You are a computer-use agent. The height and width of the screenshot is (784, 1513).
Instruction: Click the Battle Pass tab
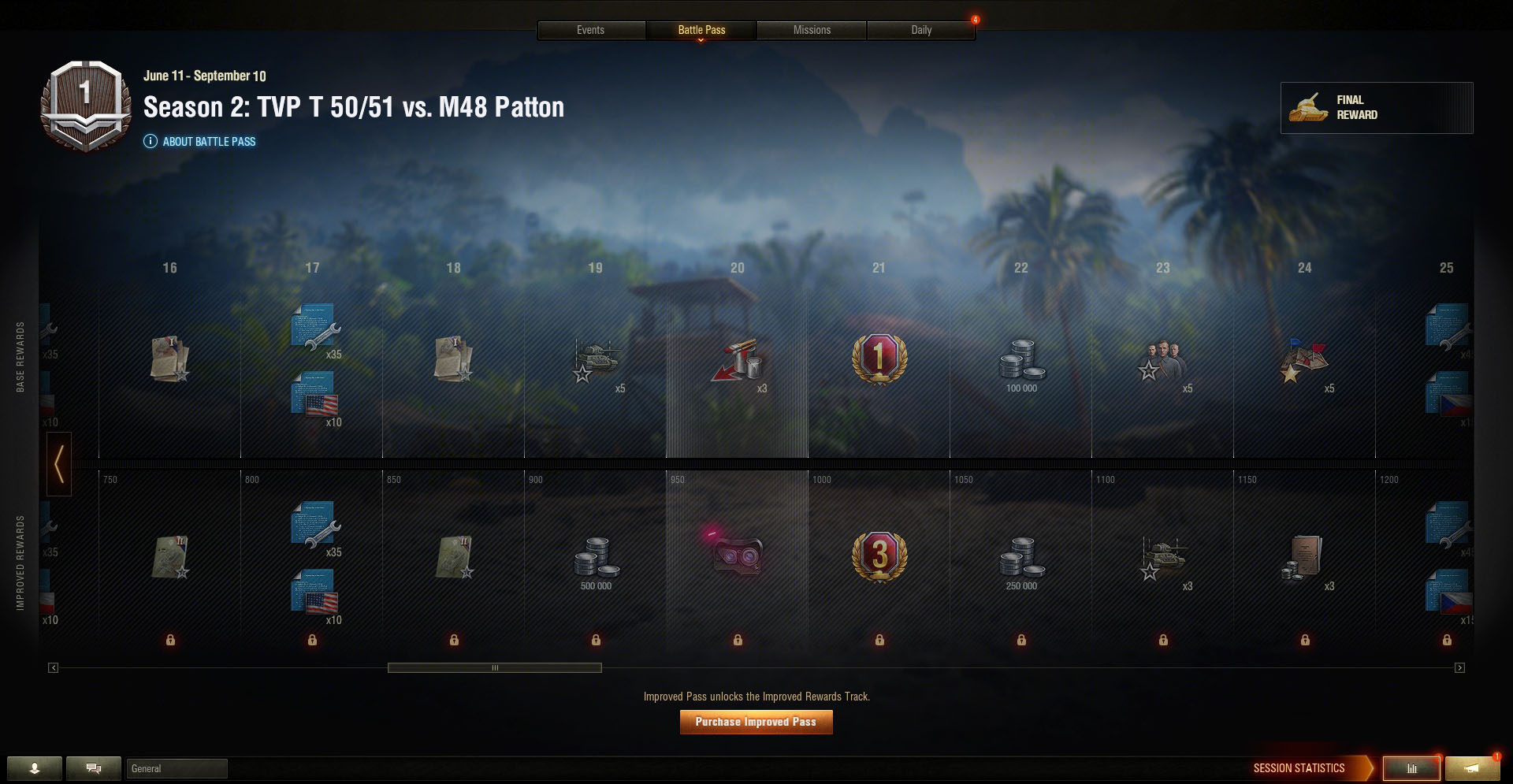701,30
